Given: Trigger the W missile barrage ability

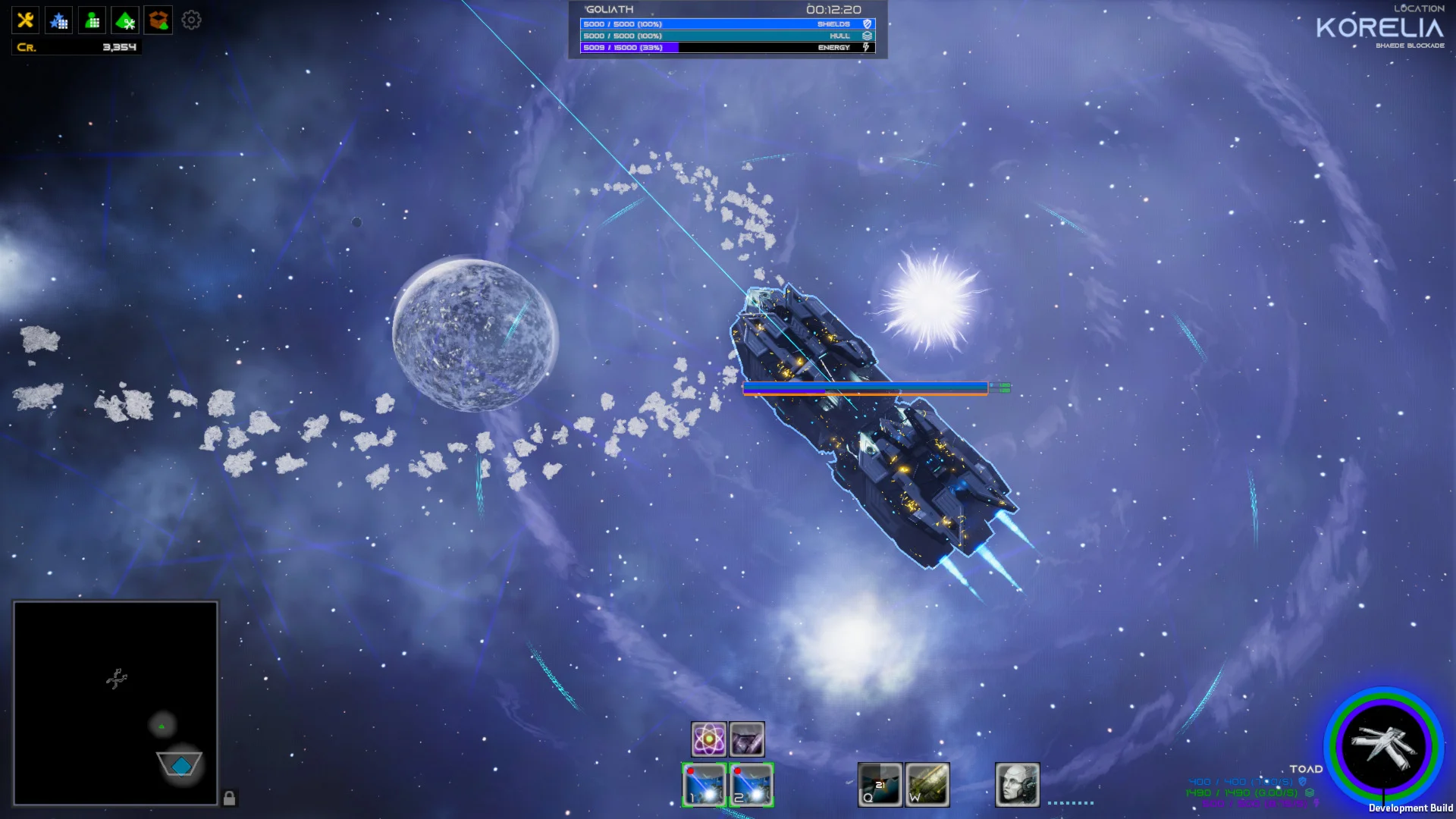Looking at the screenshot, I should 927,784.
